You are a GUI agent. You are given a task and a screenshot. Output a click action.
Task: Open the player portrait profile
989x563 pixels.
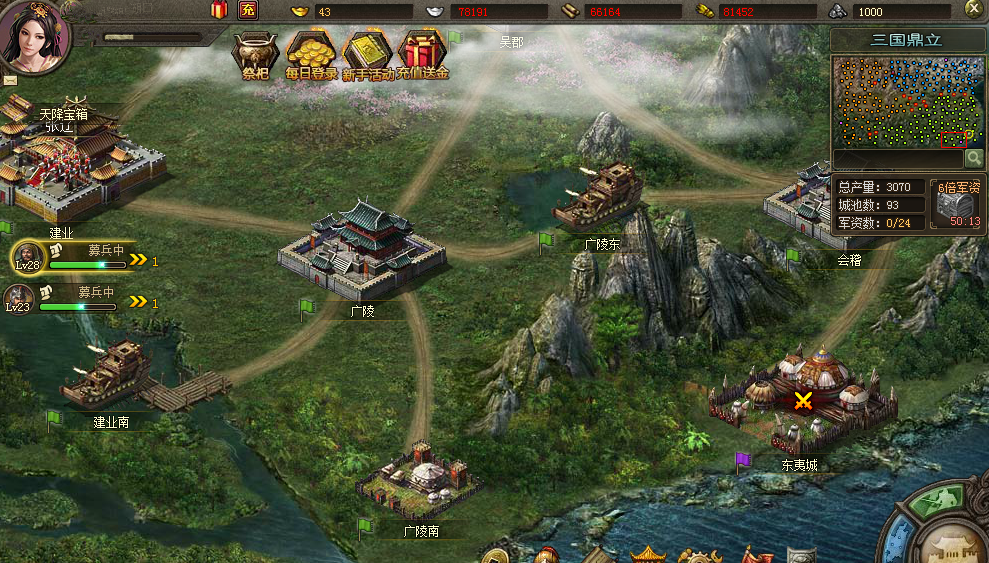(35, 34)
